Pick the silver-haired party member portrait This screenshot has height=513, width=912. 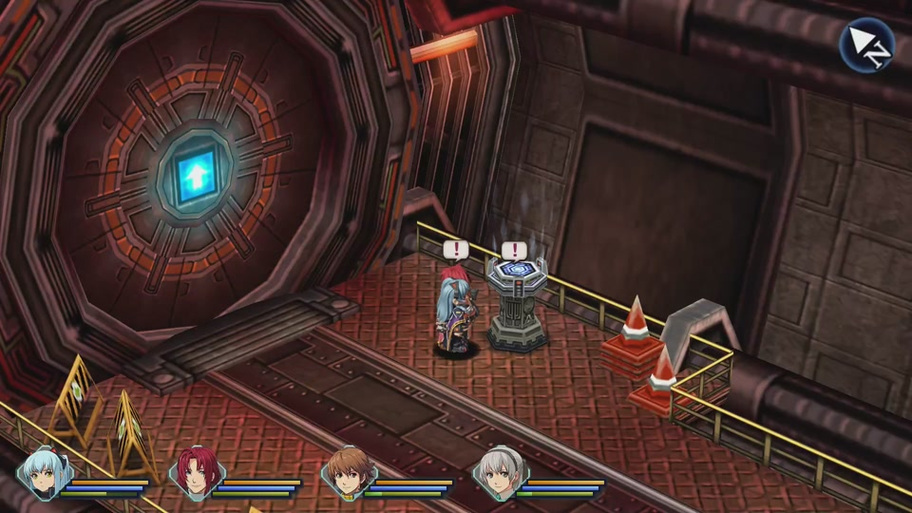[496, 474]
